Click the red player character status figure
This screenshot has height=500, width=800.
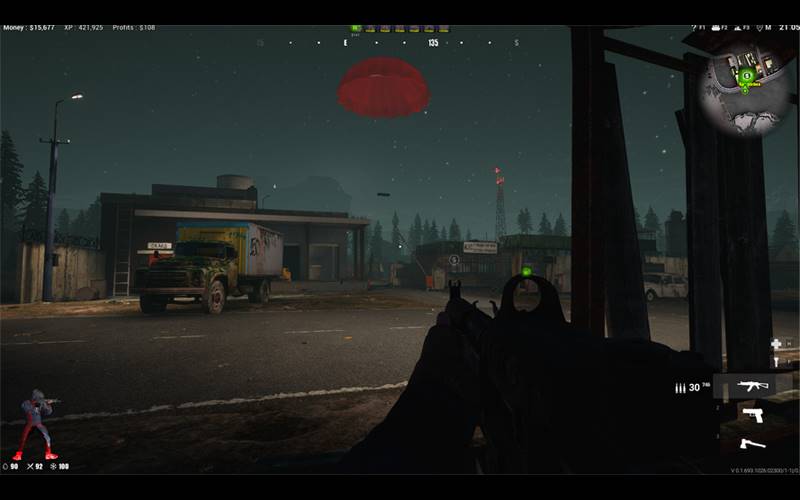tap(38, 422)
